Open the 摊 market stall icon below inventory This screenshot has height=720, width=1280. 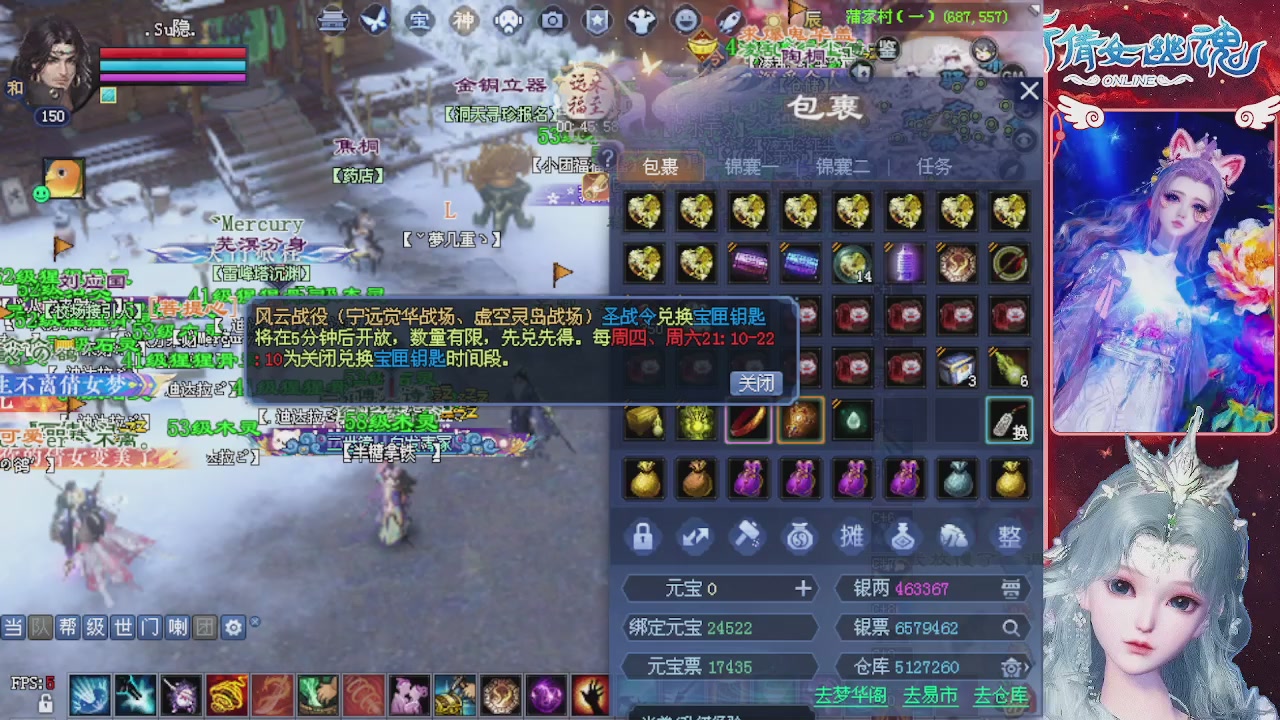[x=851, y=537]
